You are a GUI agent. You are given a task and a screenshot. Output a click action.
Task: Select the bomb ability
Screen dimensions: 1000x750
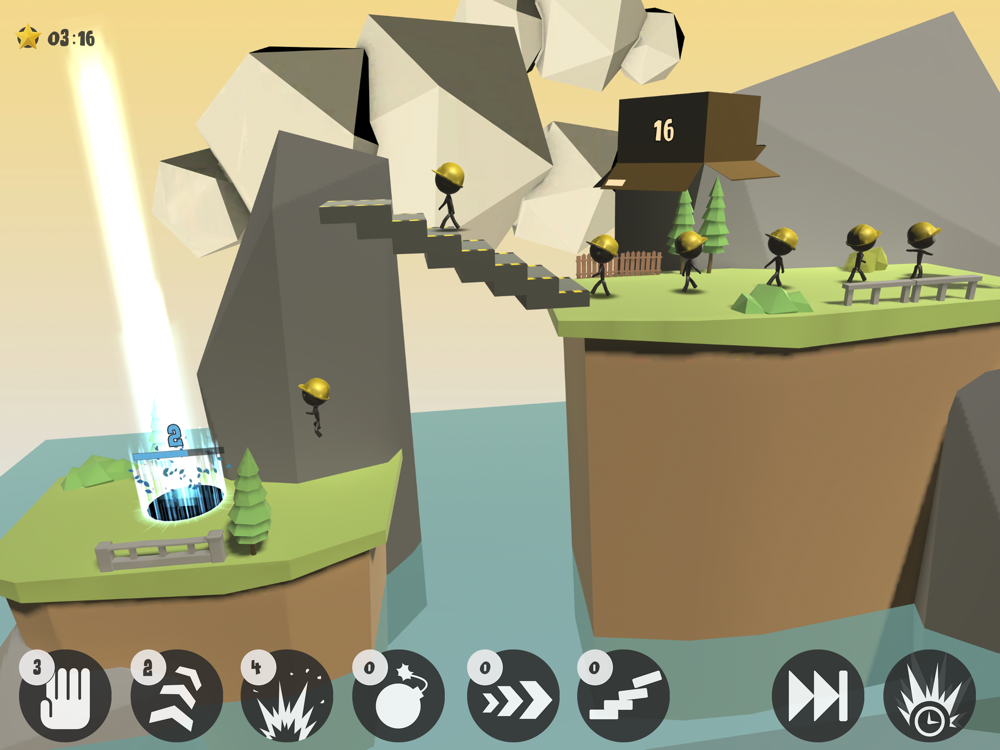point(399,695)
